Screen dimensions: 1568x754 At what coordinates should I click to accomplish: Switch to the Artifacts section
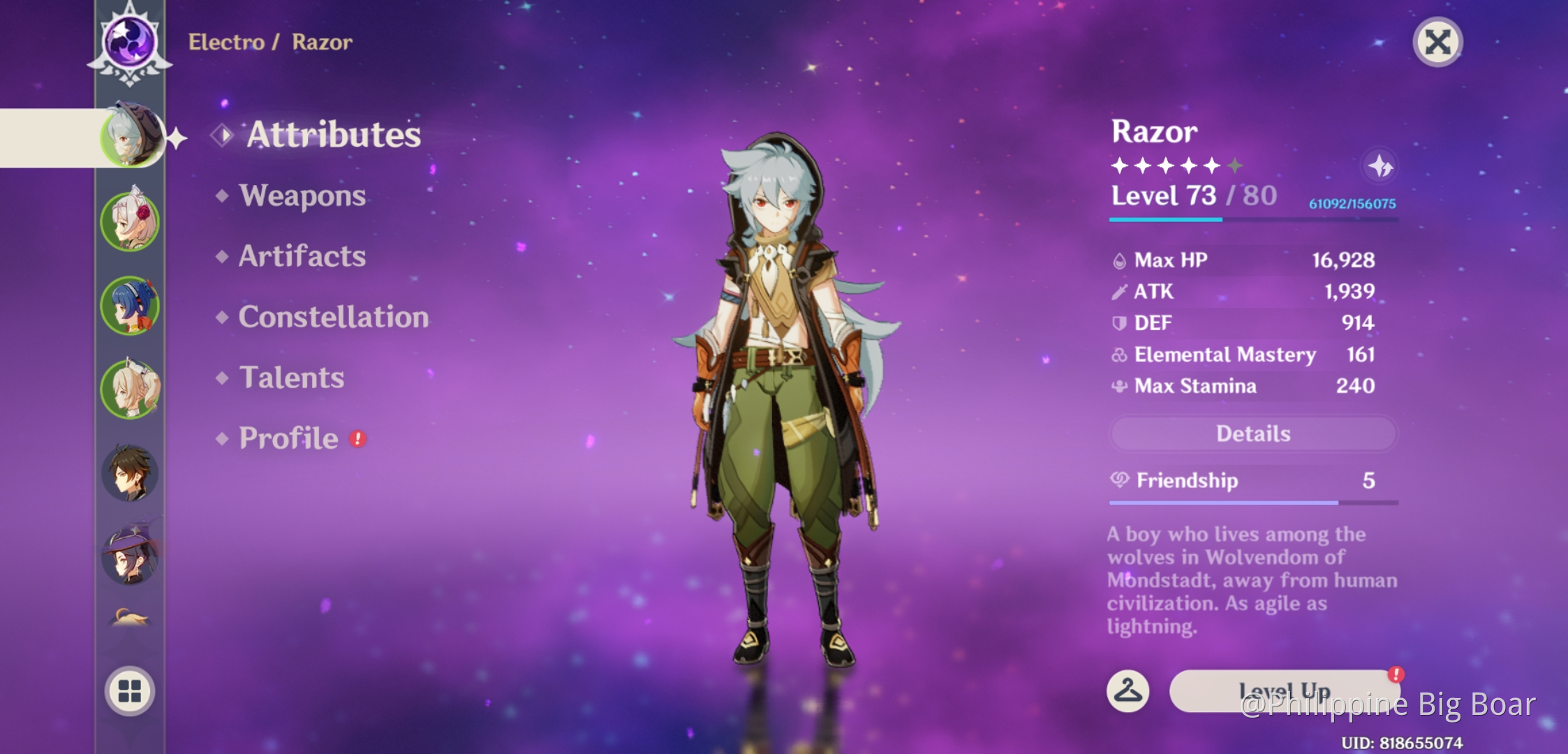(x=302, y=257)
